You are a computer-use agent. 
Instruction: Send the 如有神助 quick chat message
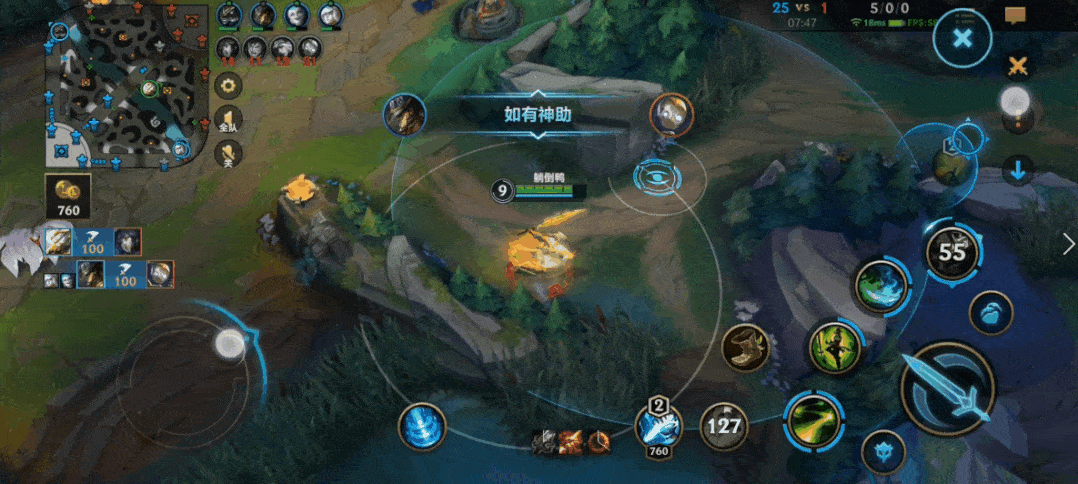pyautogui.click(x=538, y=114)
